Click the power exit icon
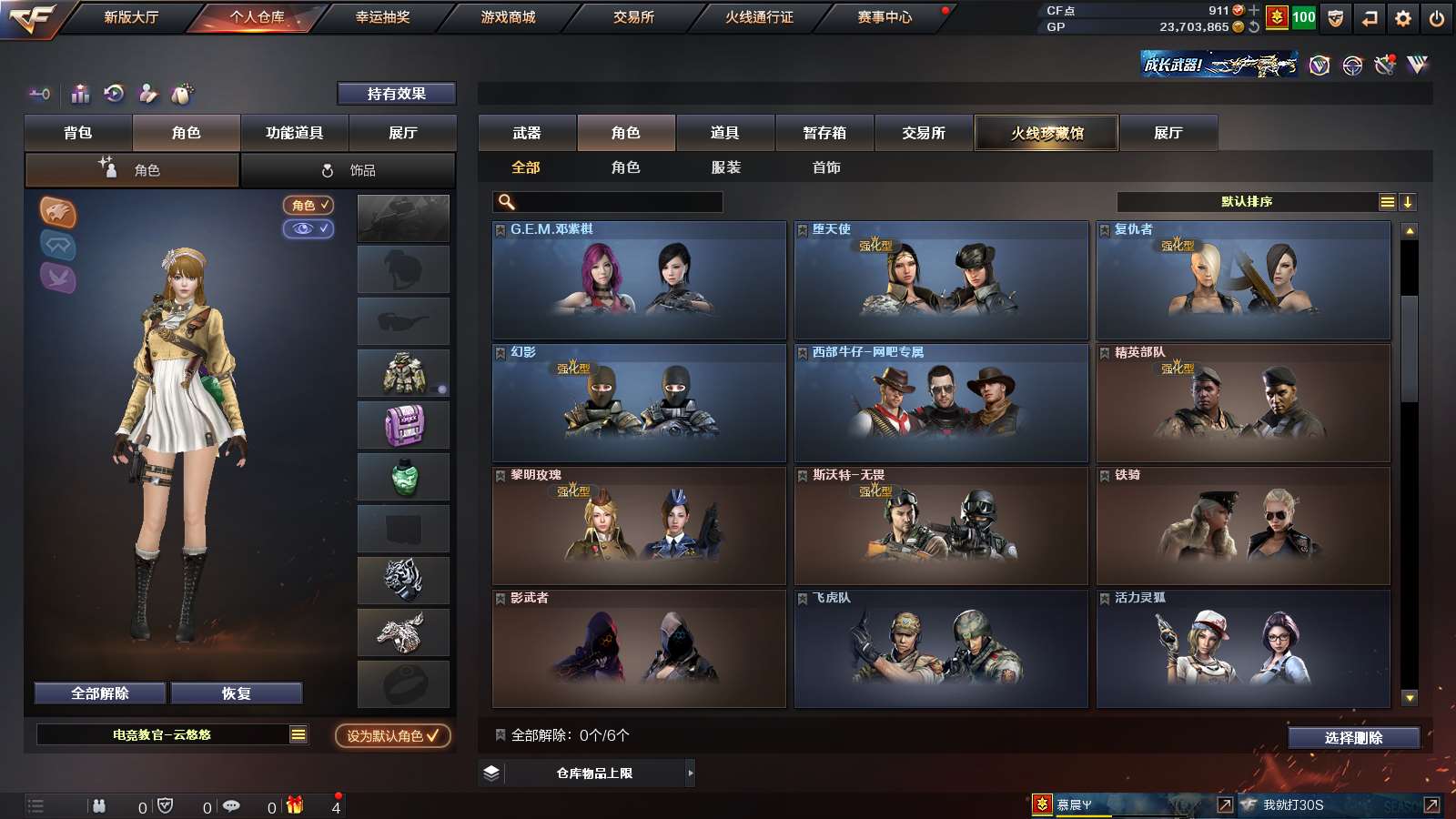Image resolution: width=1456 pixels, height=819 pixels. [1437, 18]
